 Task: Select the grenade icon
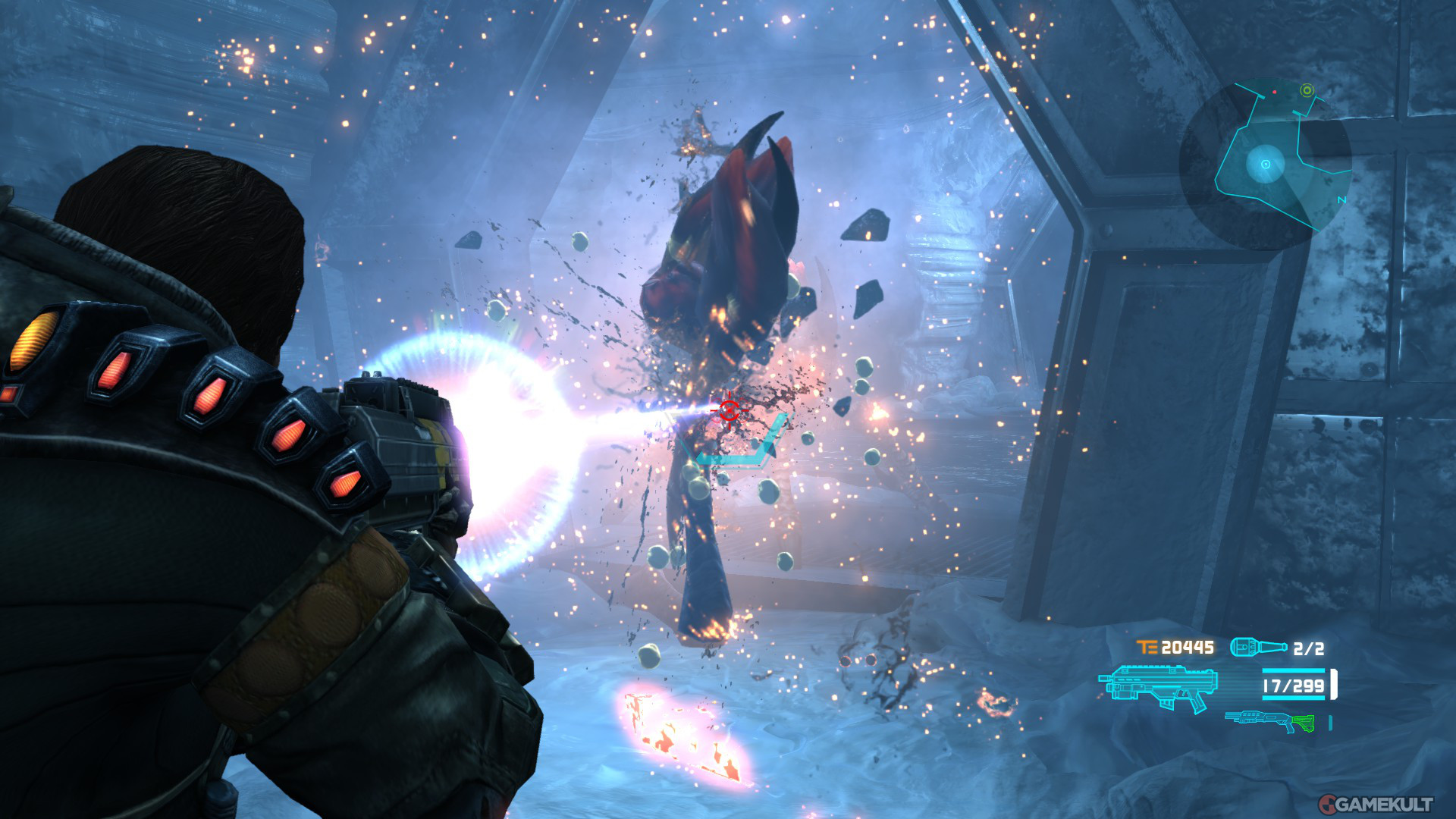coord(1257,647)
